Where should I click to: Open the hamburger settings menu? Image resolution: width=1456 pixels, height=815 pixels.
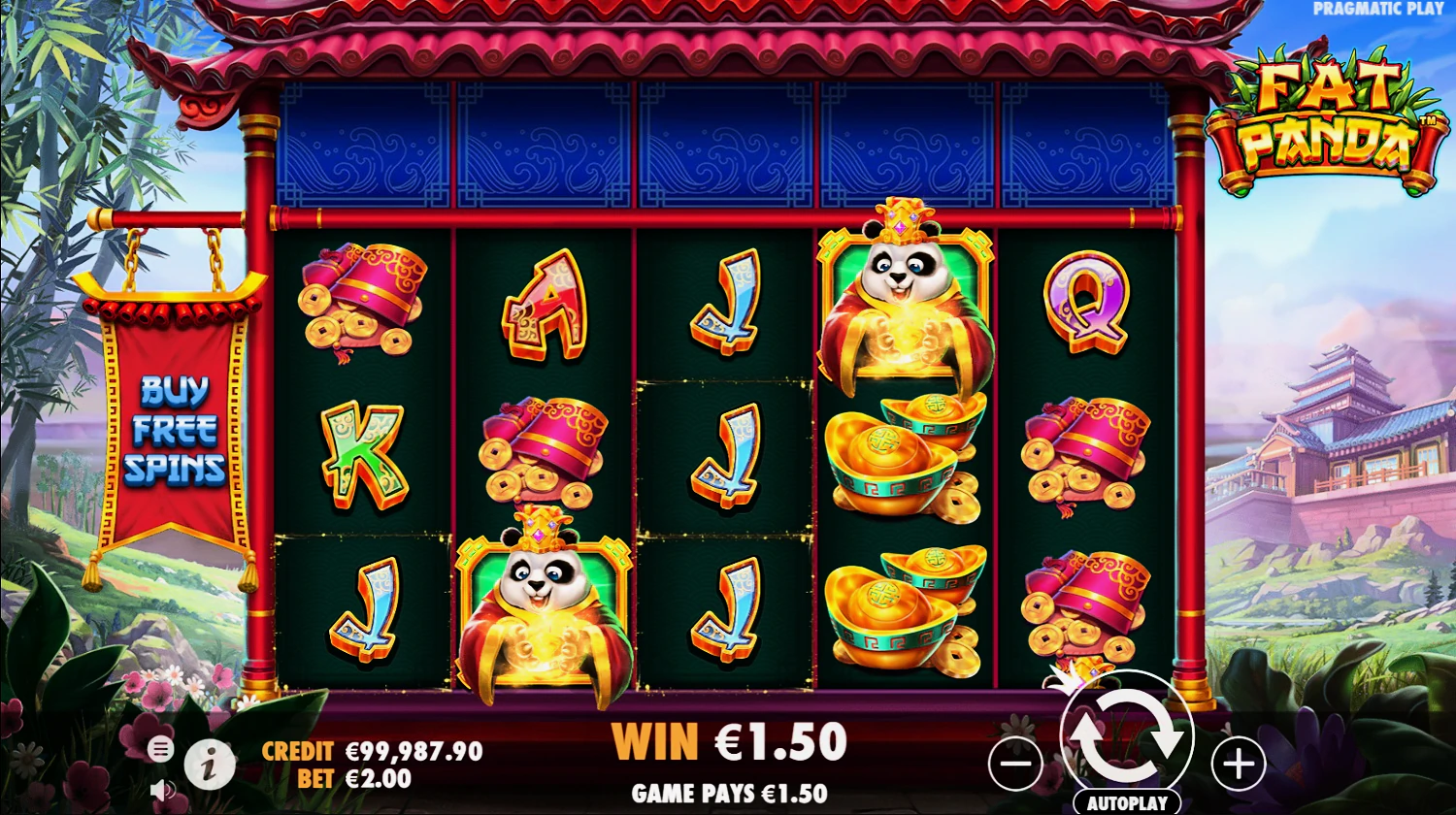click(161, 749)
